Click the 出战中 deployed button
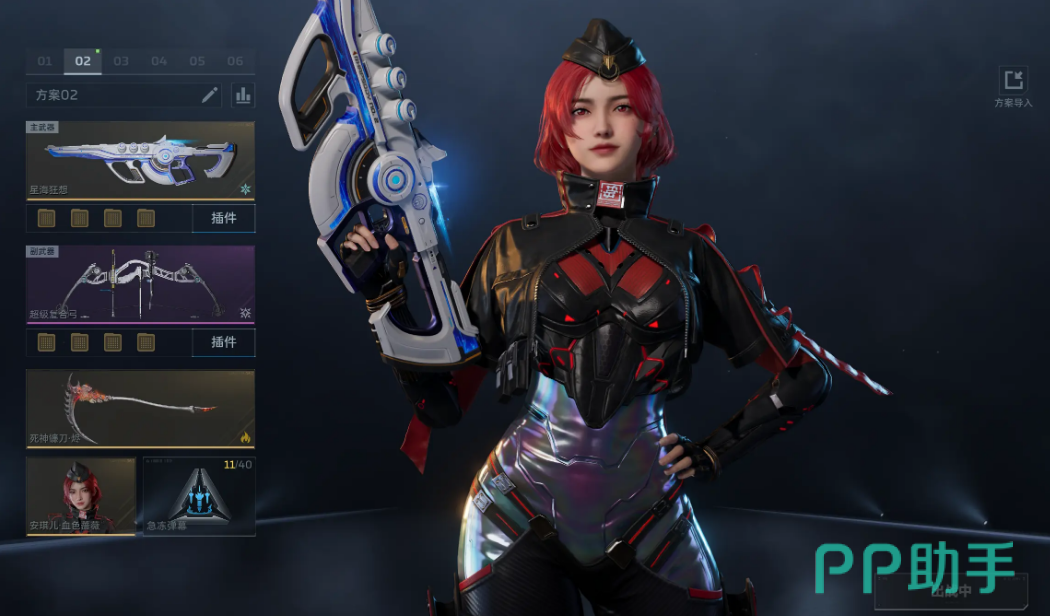The image size is (1050, 616). 950,590
